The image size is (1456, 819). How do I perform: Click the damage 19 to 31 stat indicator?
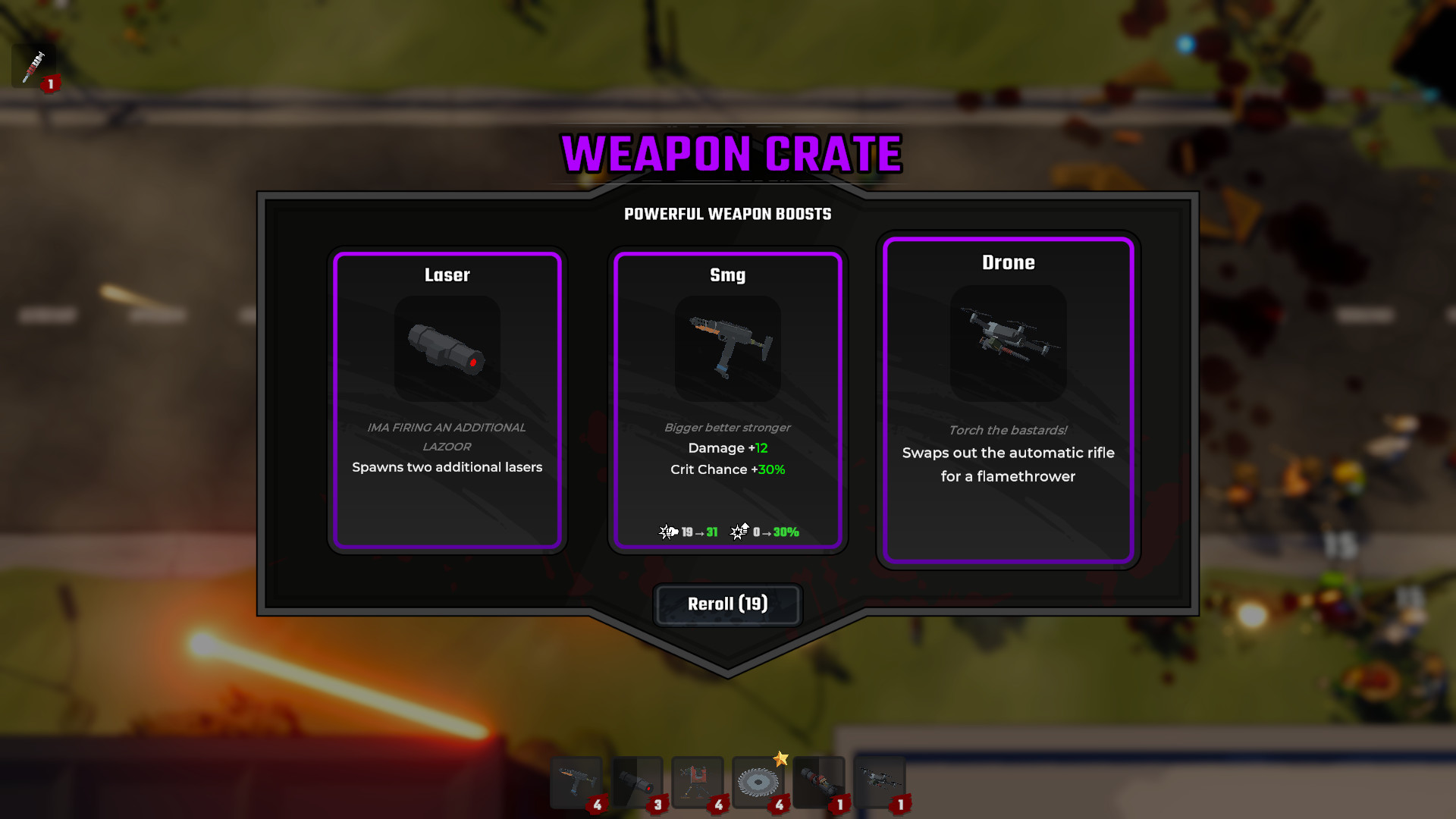click(689, 532)
